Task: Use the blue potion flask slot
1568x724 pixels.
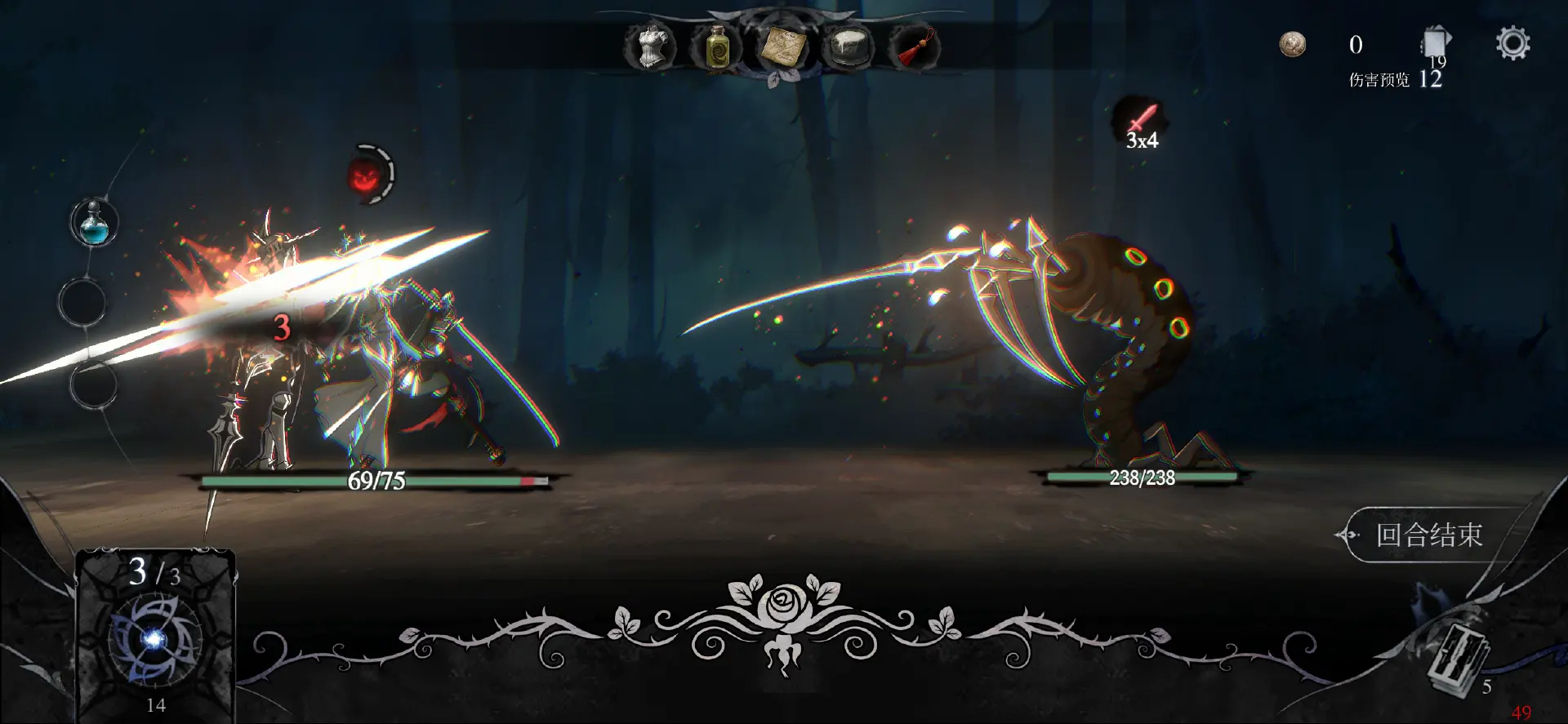Action: point(95,224)
